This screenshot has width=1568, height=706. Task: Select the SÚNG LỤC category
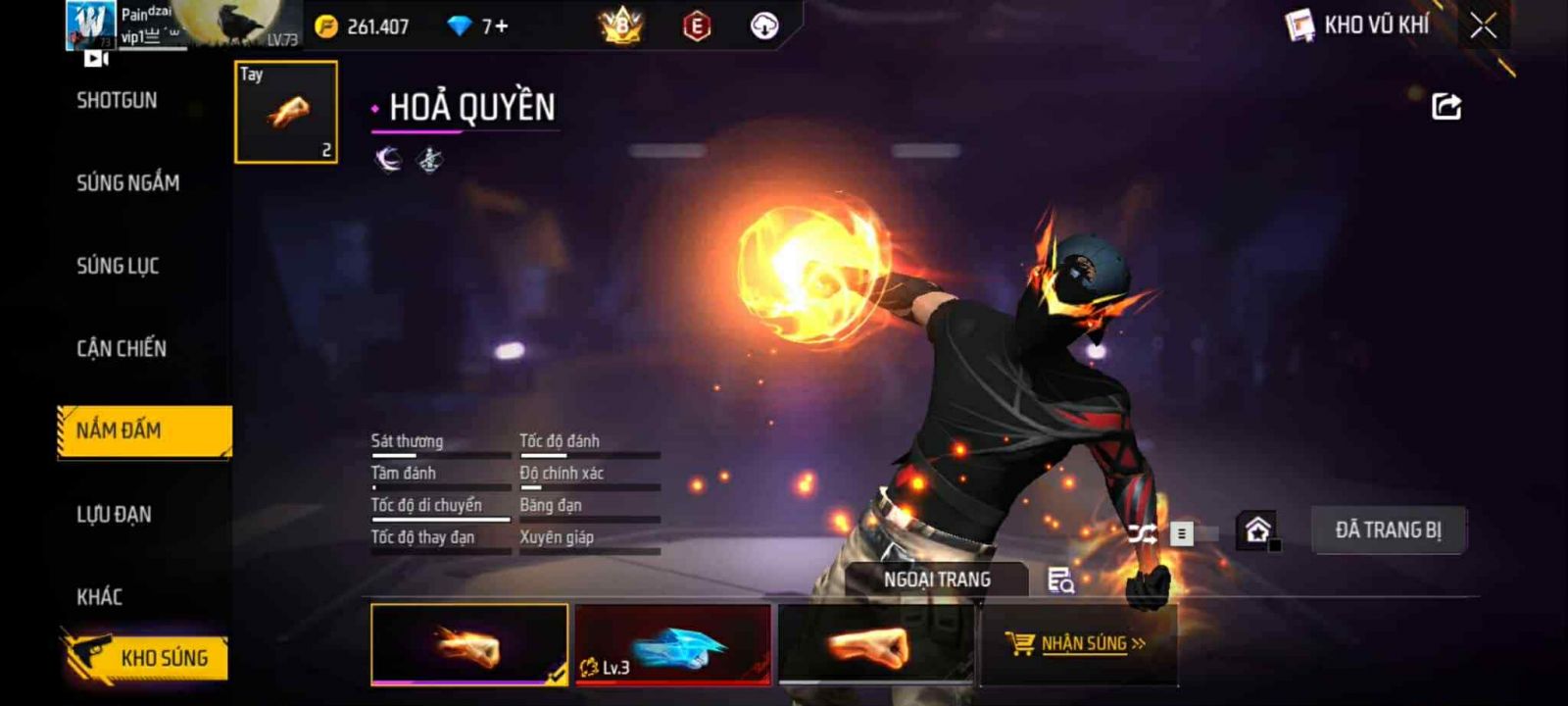coord(118,266)
